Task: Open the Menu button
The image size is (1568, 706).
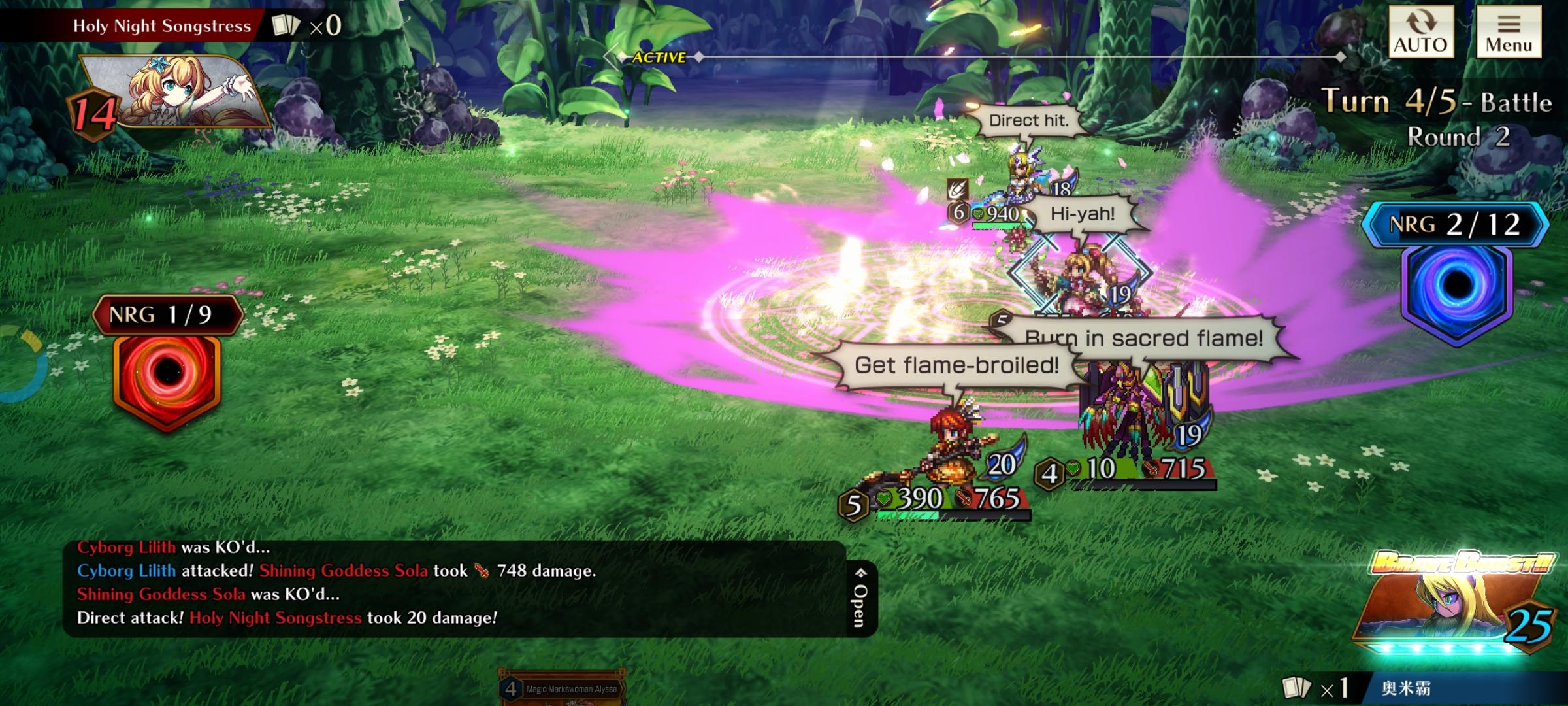Action: point(1509,32)
